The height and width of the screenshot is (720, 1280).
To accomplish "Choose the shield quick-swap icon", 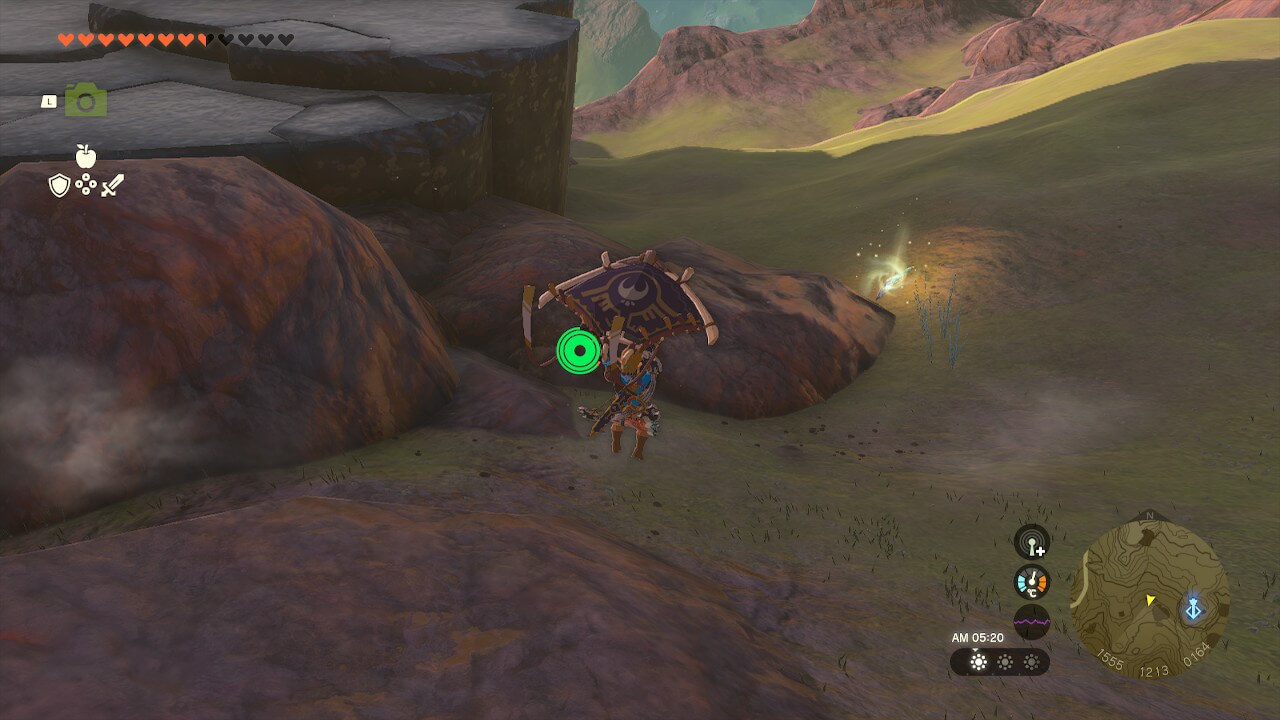I will [x=59, y=185].
